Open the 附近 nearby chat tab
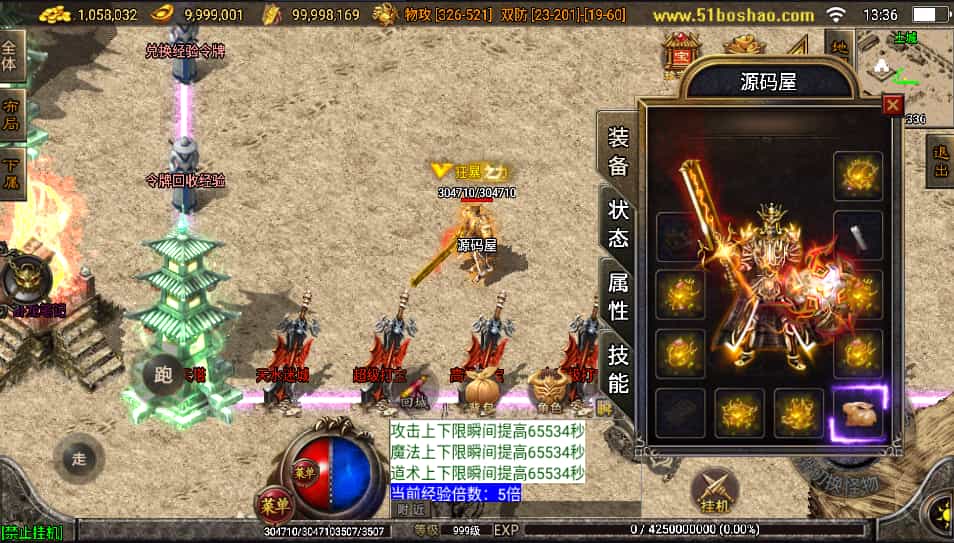This screenshot has width=954, height=543. 411,509
